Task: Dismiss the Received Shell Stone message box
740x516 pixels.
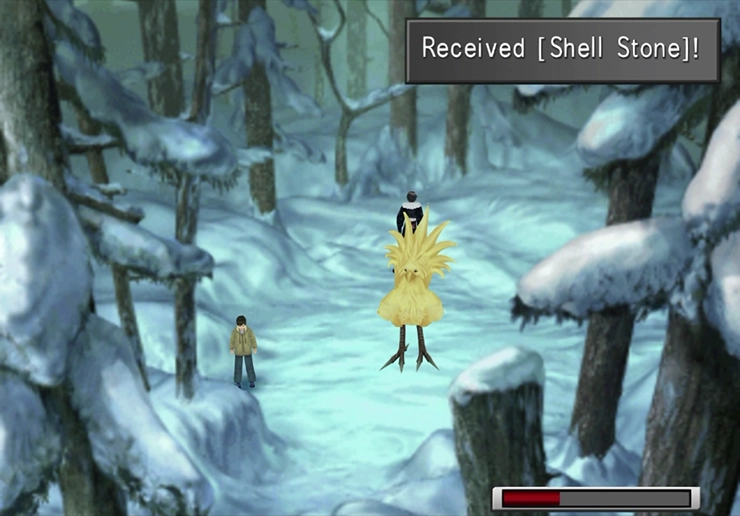Action: 562,50
